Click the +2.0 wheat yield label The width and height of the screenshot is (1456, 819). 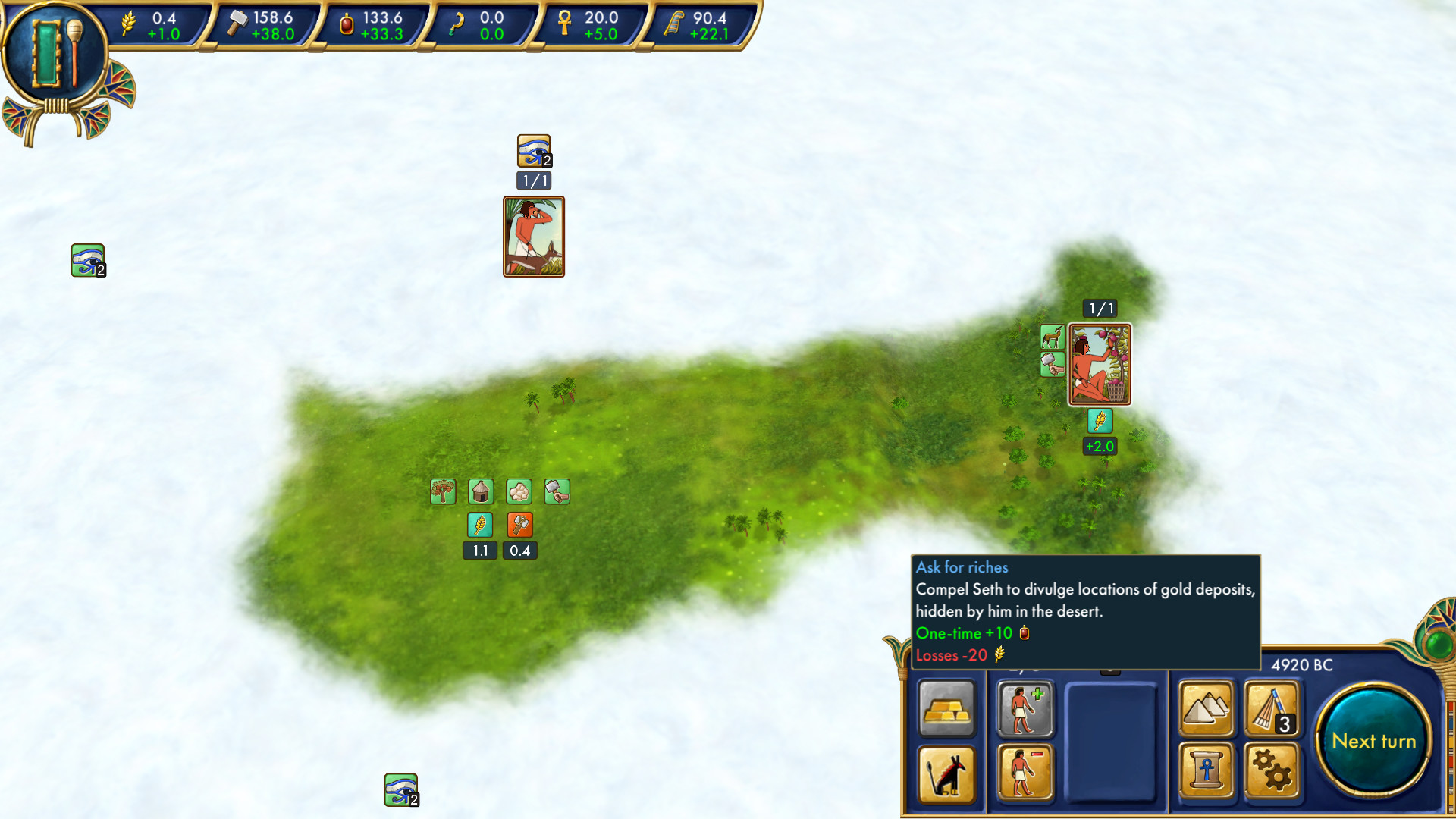(1100, 447)
